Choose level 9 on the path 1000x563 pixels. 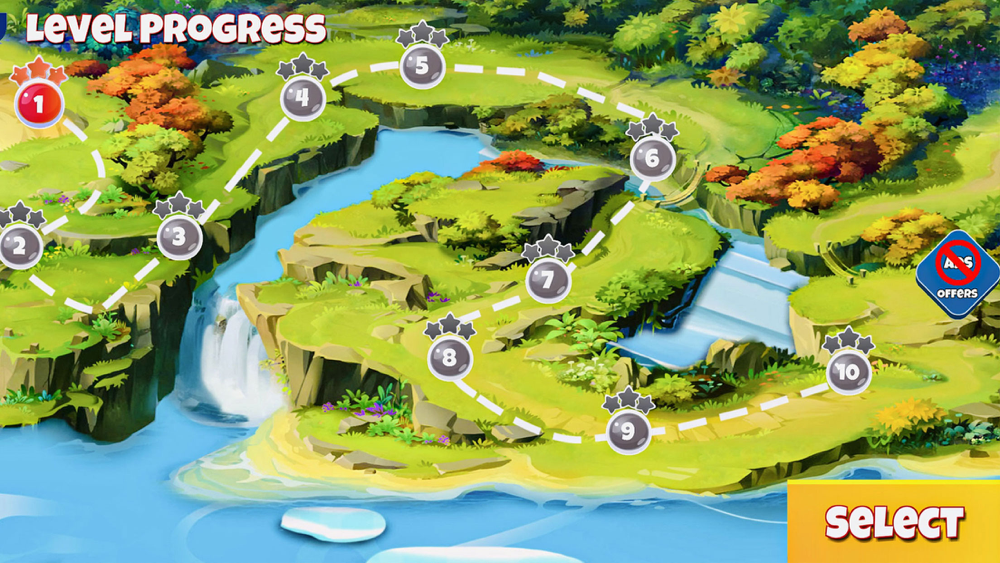coord(628,432)
